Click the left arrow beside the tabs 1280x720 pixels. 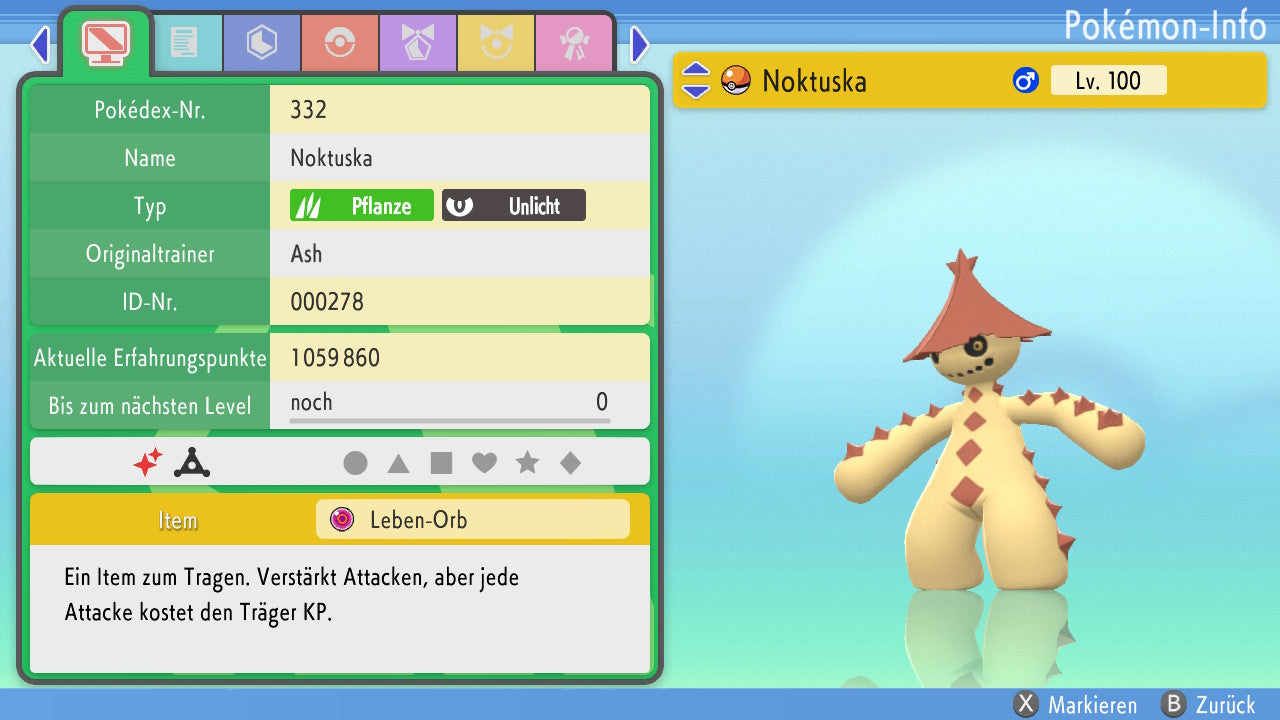pos(40,44)
